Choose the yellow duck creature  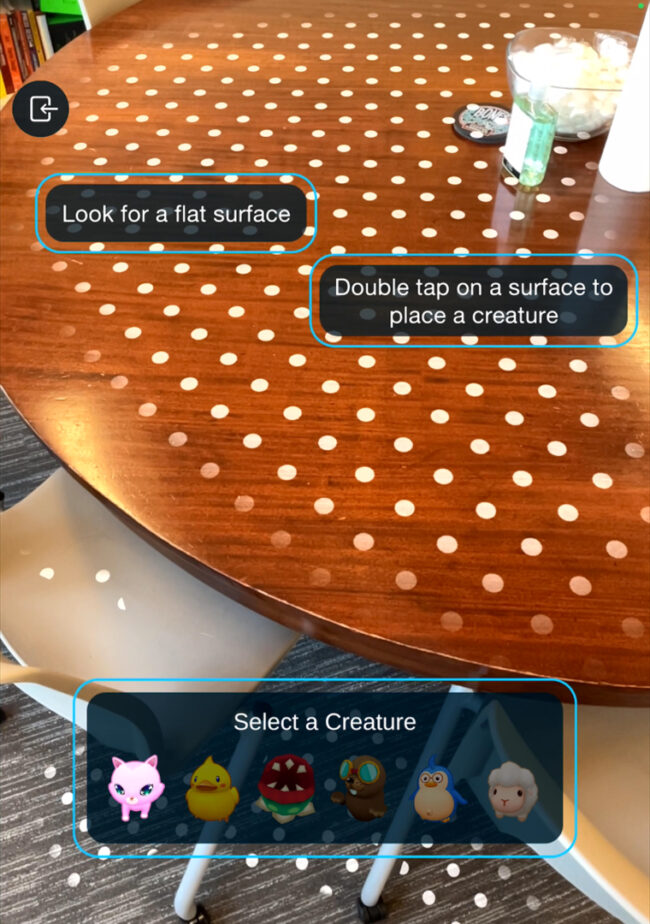point(212,789)
